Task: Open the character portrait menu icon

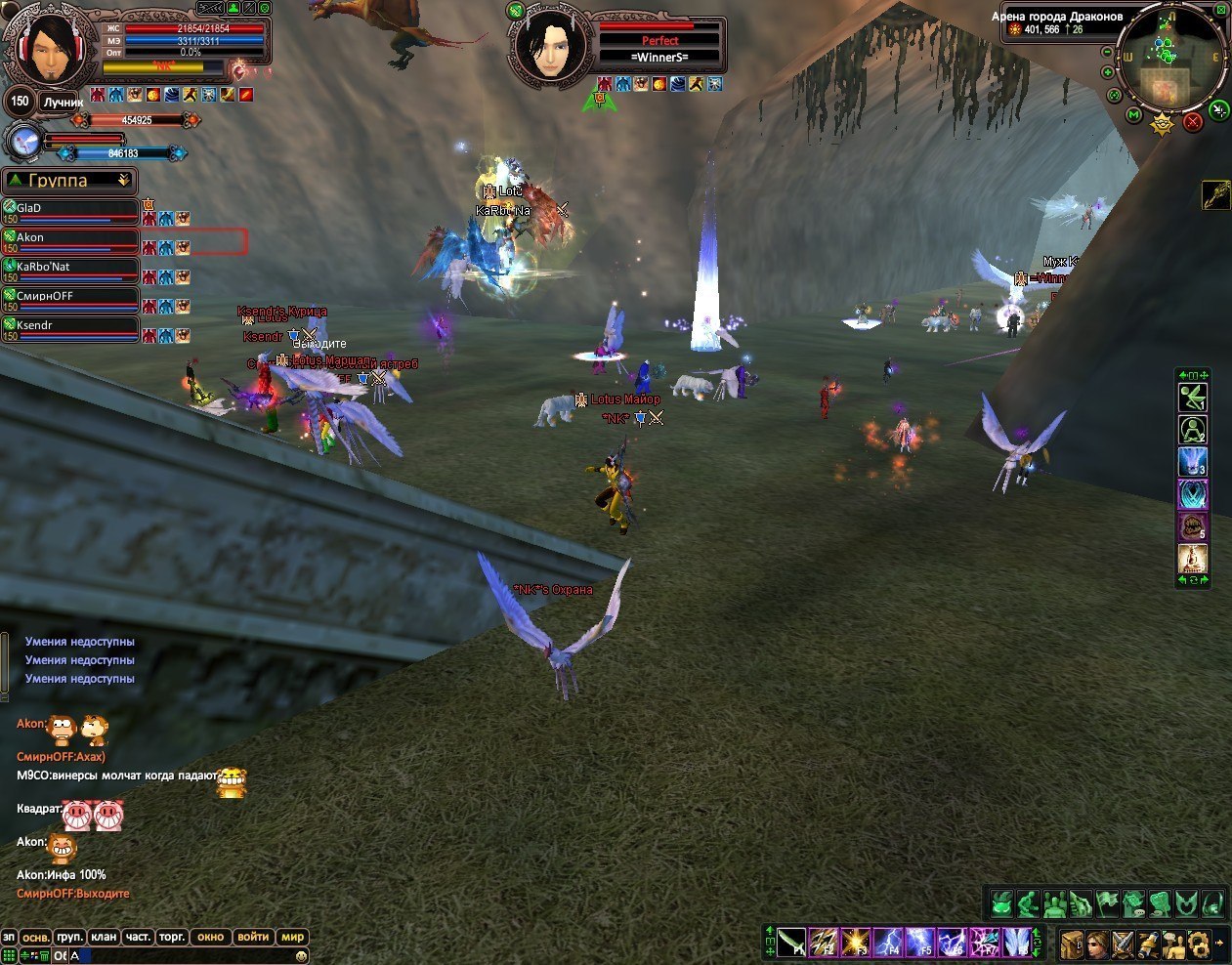Action: (1097, 944)
